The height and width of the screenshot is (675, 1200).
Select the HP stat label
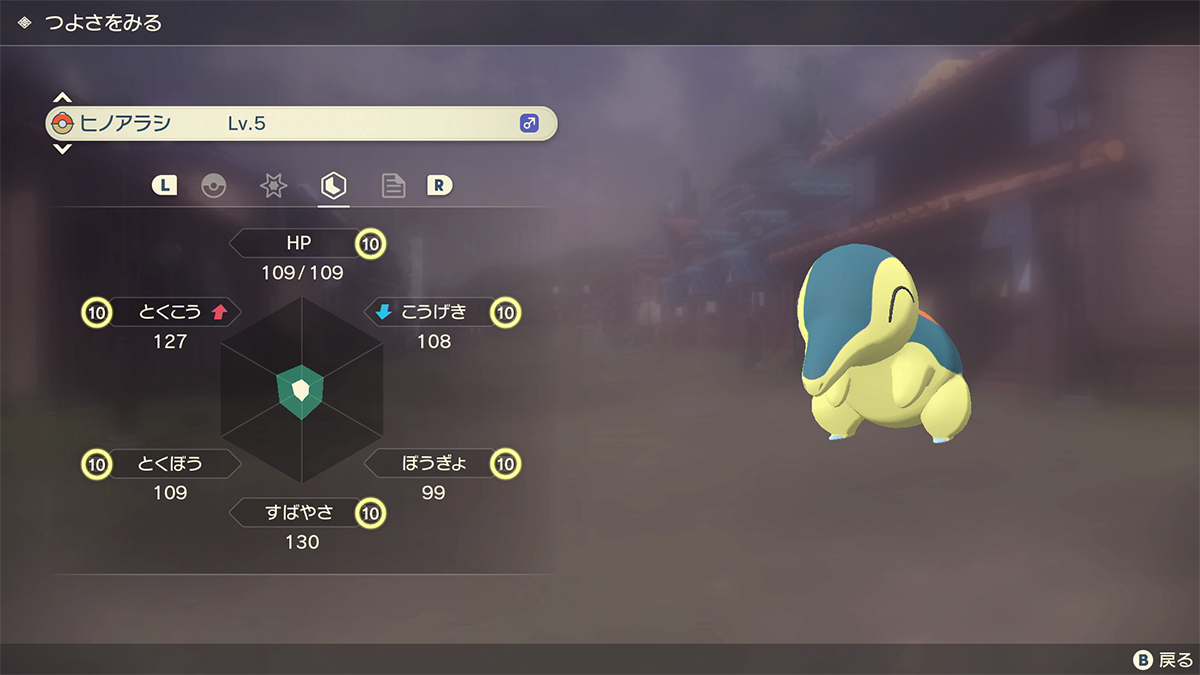pyautogui.click(x=298, y=243)
